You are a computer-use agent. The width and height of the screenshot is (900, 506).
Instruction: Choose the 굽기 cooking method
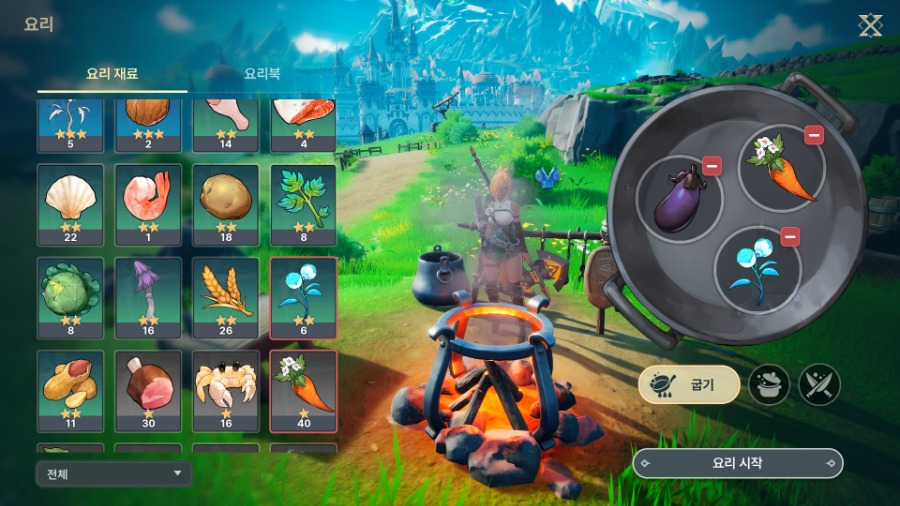pyautogui.click(x=689, y=384)
